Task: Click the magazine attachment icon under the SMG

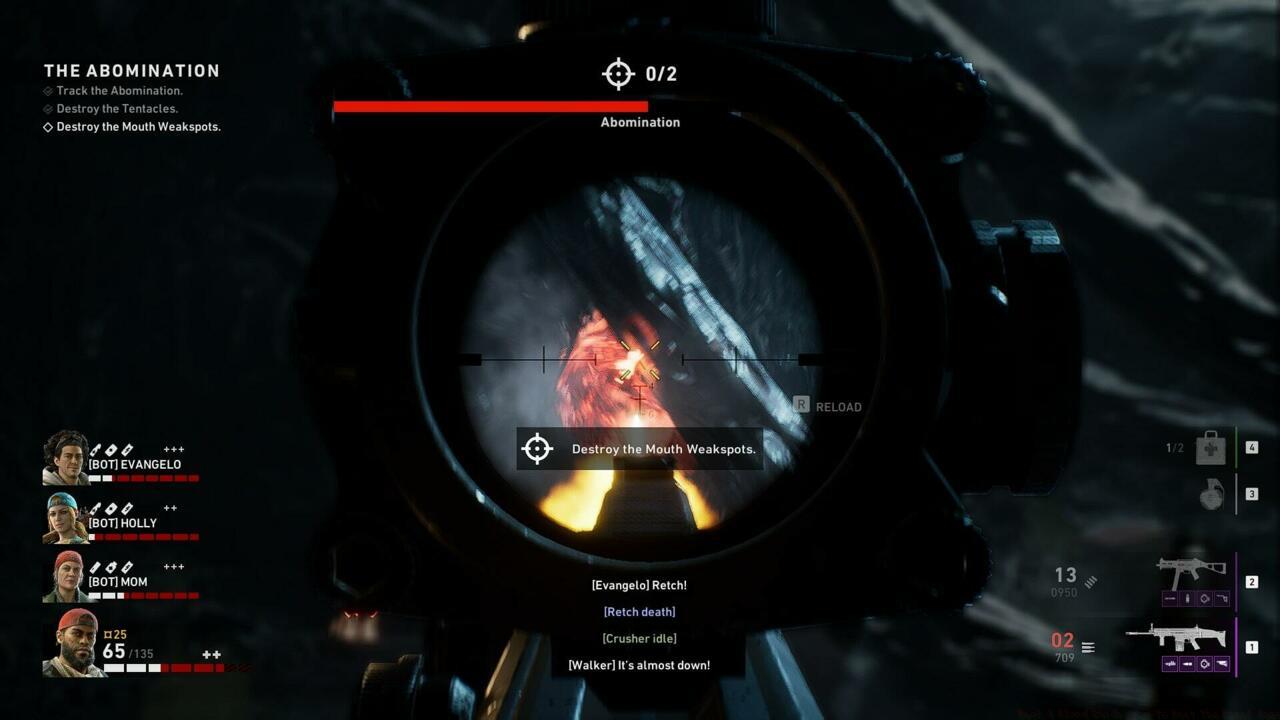Action: click(1188, 599)
